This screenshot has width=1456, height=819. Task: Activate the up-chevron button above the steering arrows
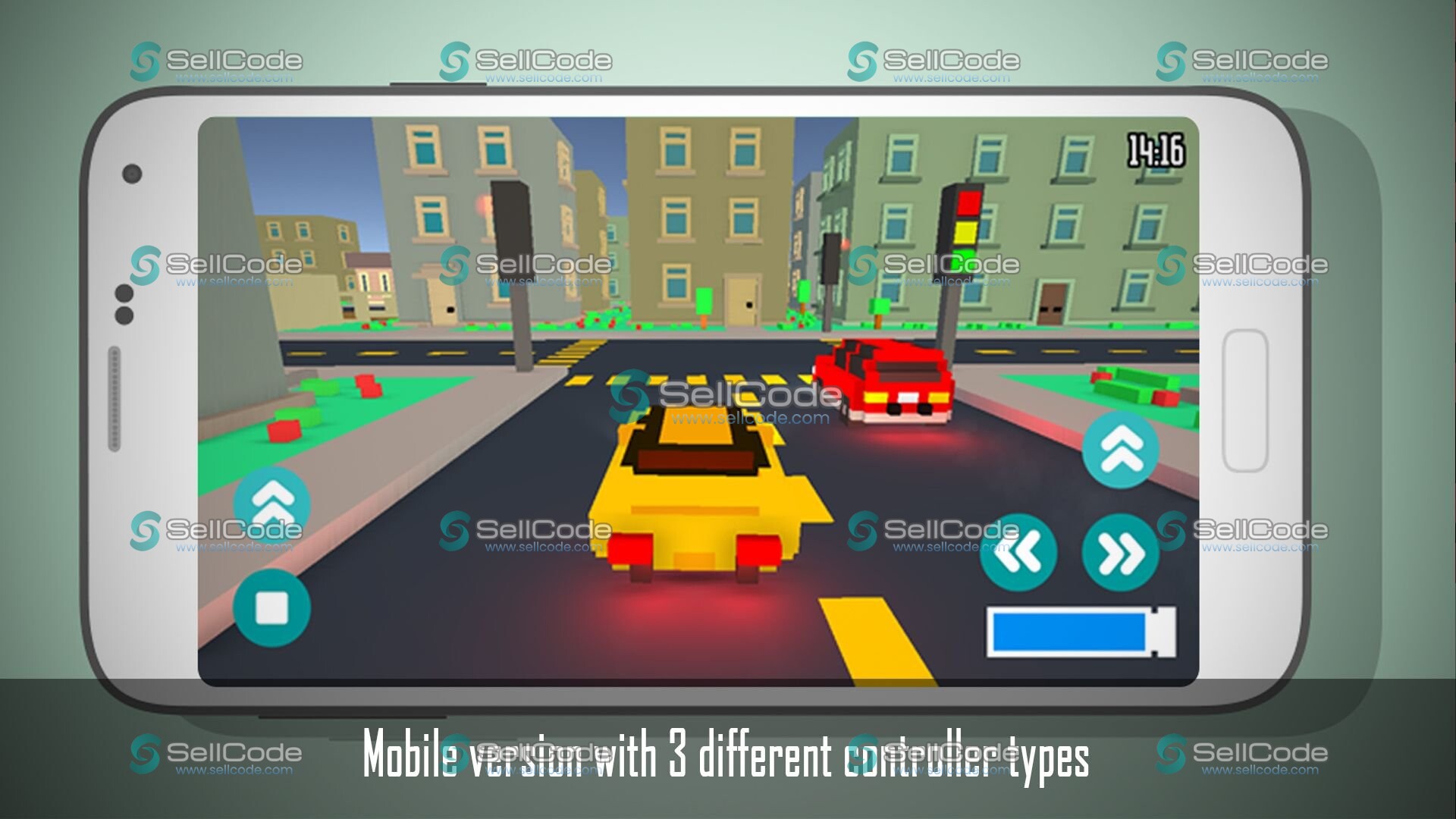coord(1120,450)
